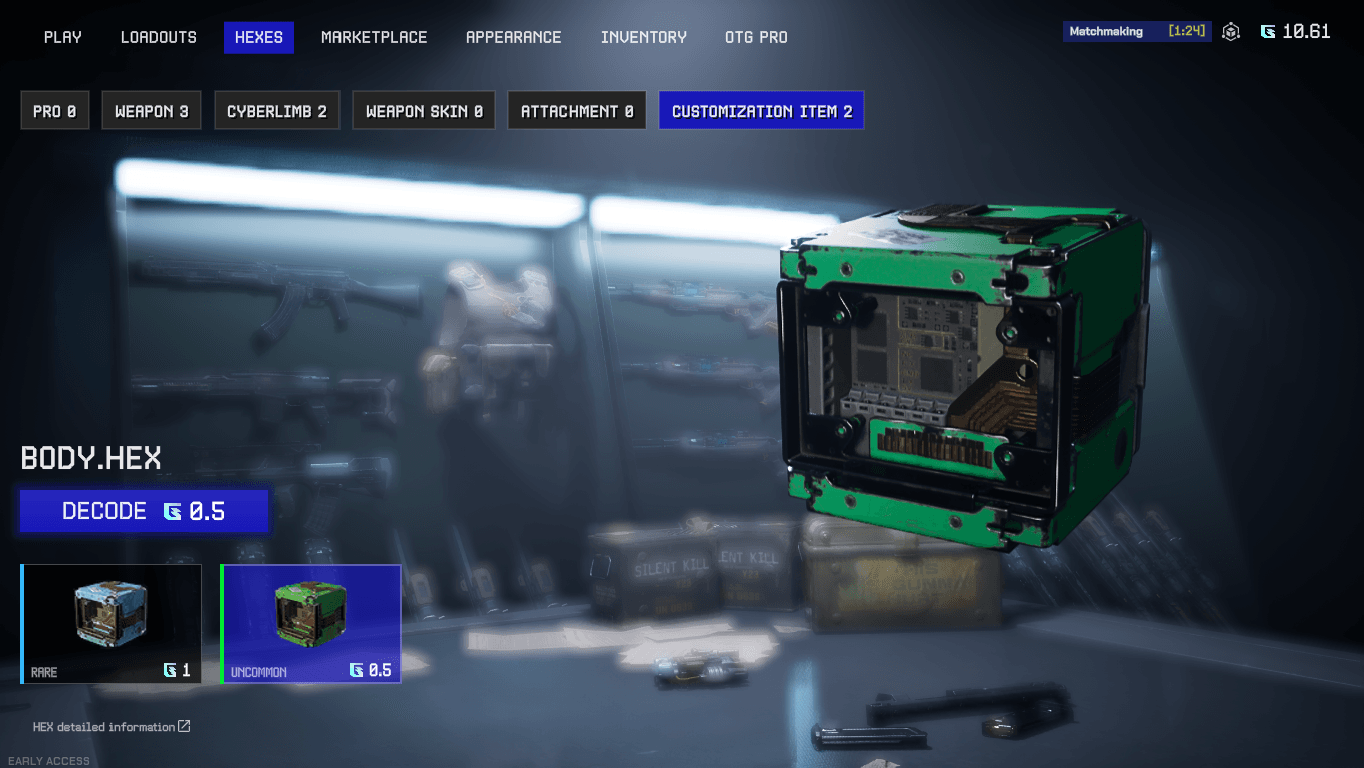Open the currency balance showing 10.61
Image resolution: width=1364 pixels, height=768 pixels.
pos(1296,32)
